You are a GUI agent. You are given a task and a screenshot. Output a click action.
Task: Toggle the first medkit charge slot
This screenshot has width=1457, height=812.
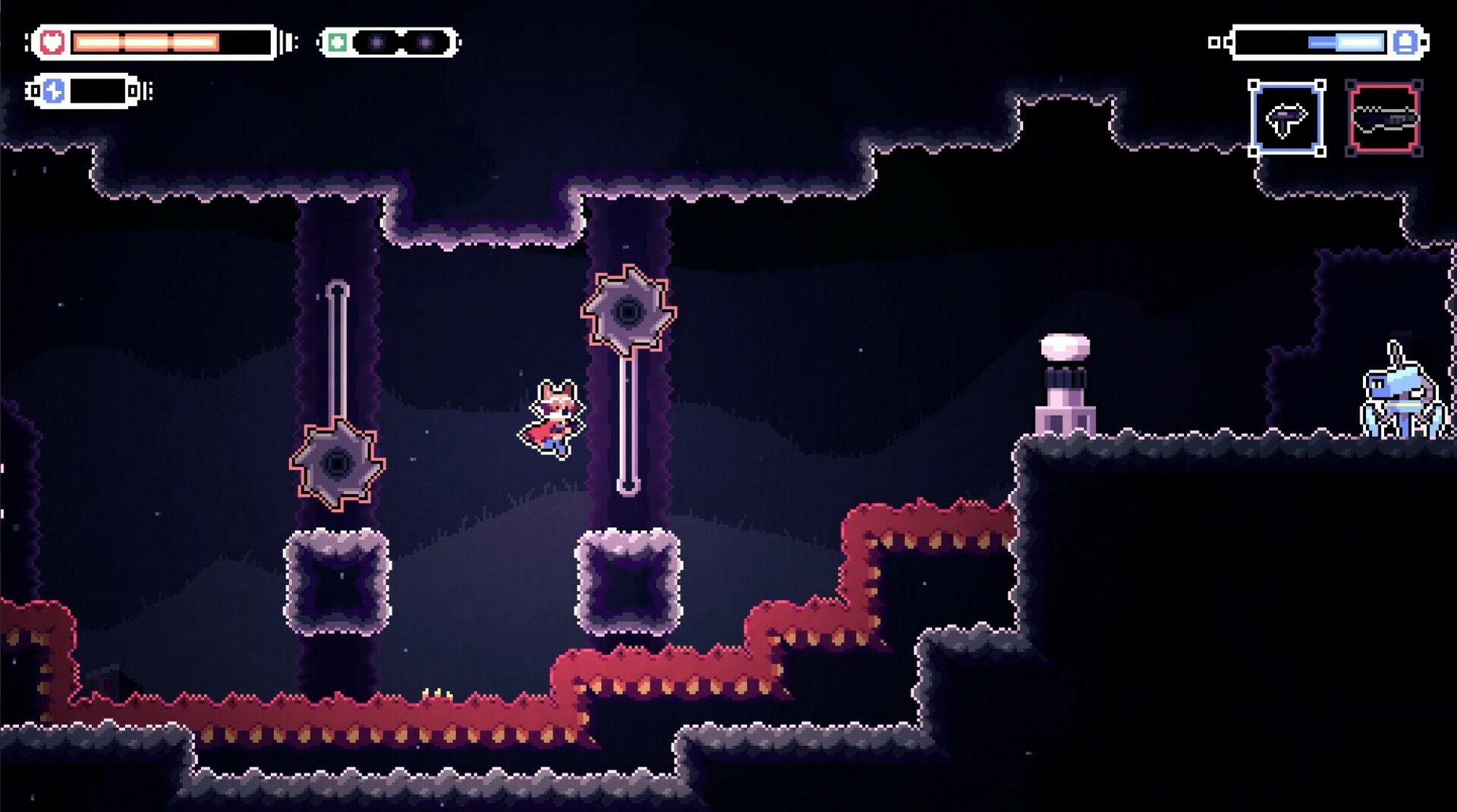pos(377,42)
